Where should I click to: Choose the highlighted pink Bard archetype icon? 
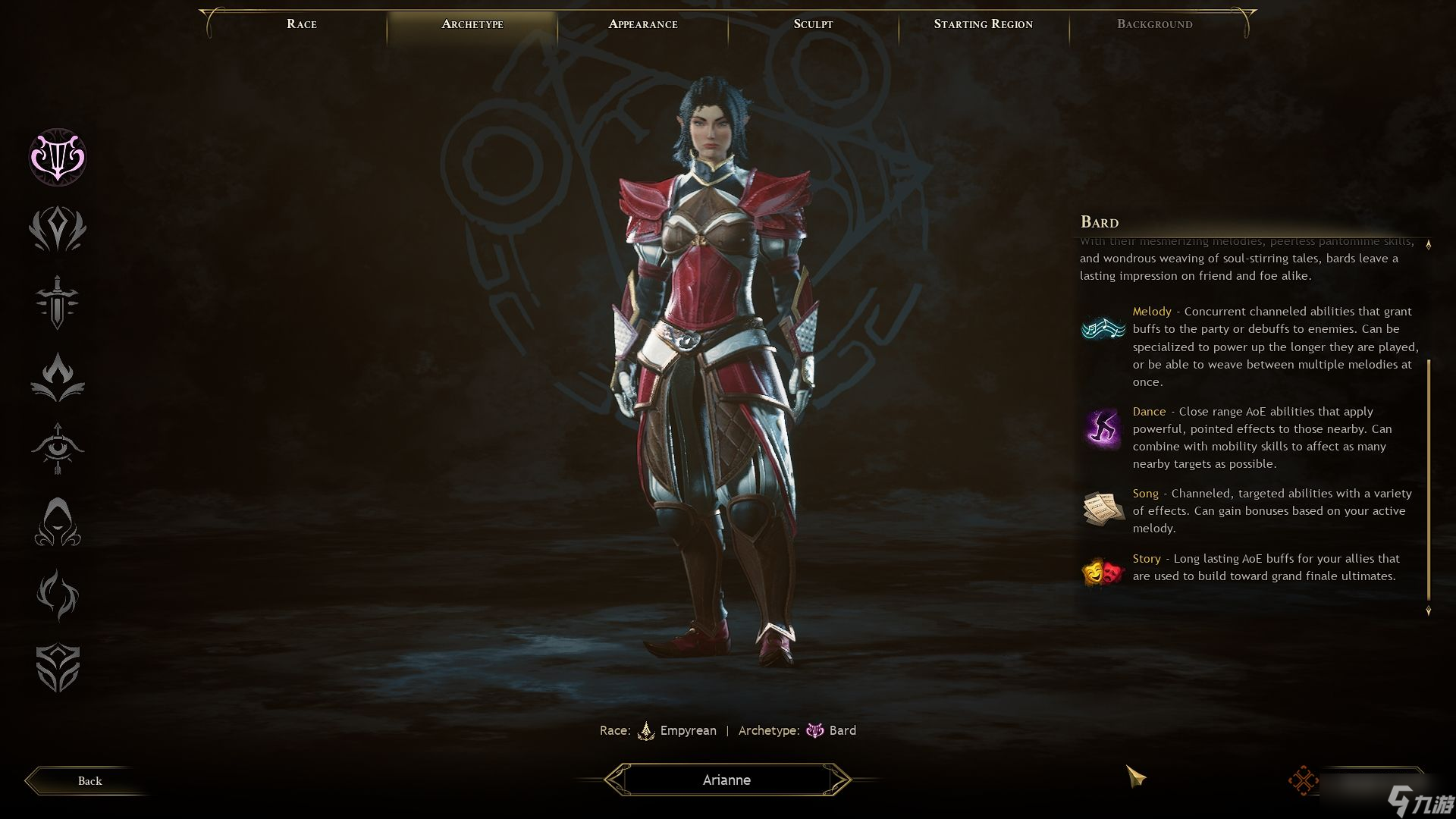[x=58, y=157]
